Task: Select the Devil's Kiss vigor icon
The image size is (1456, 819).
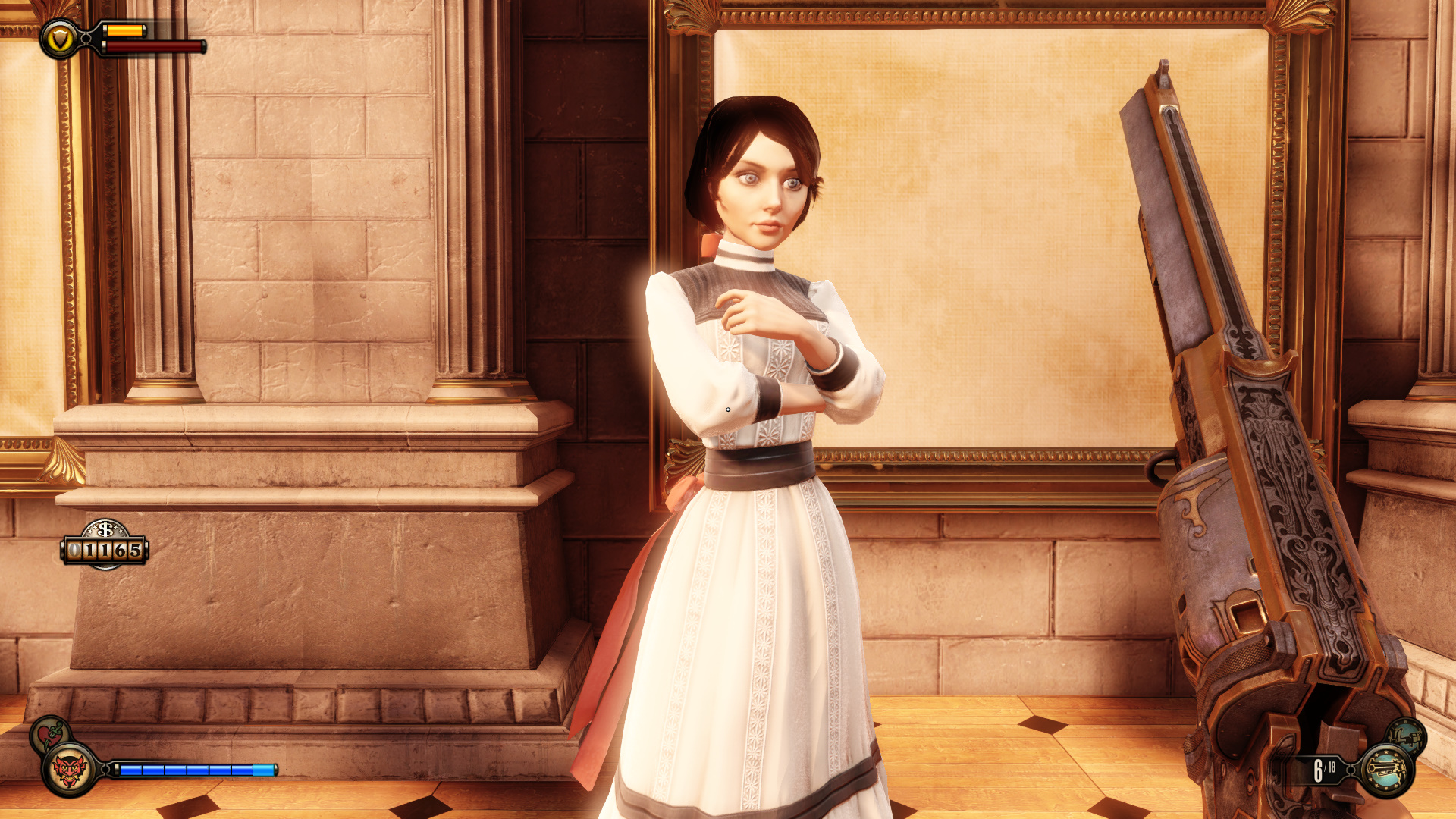Action: pos(69,770)
